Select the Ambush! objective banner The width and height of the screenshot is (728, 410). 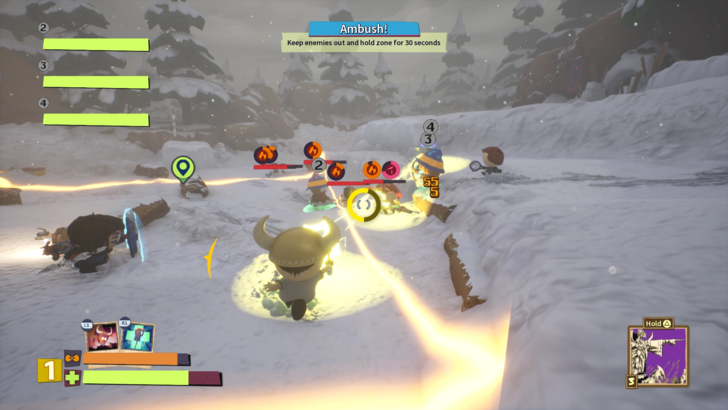pos(363,29)
